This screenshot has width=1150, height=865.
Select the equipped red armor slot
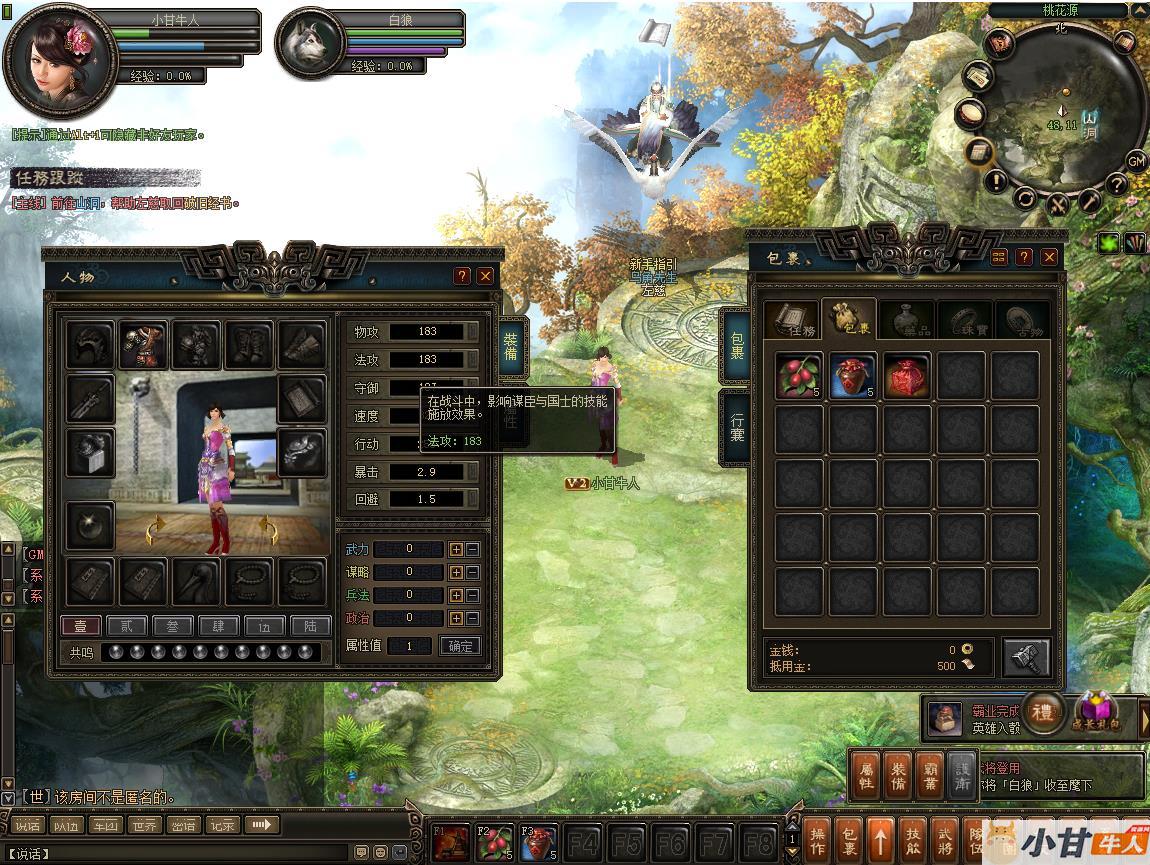tap(144, 345)
